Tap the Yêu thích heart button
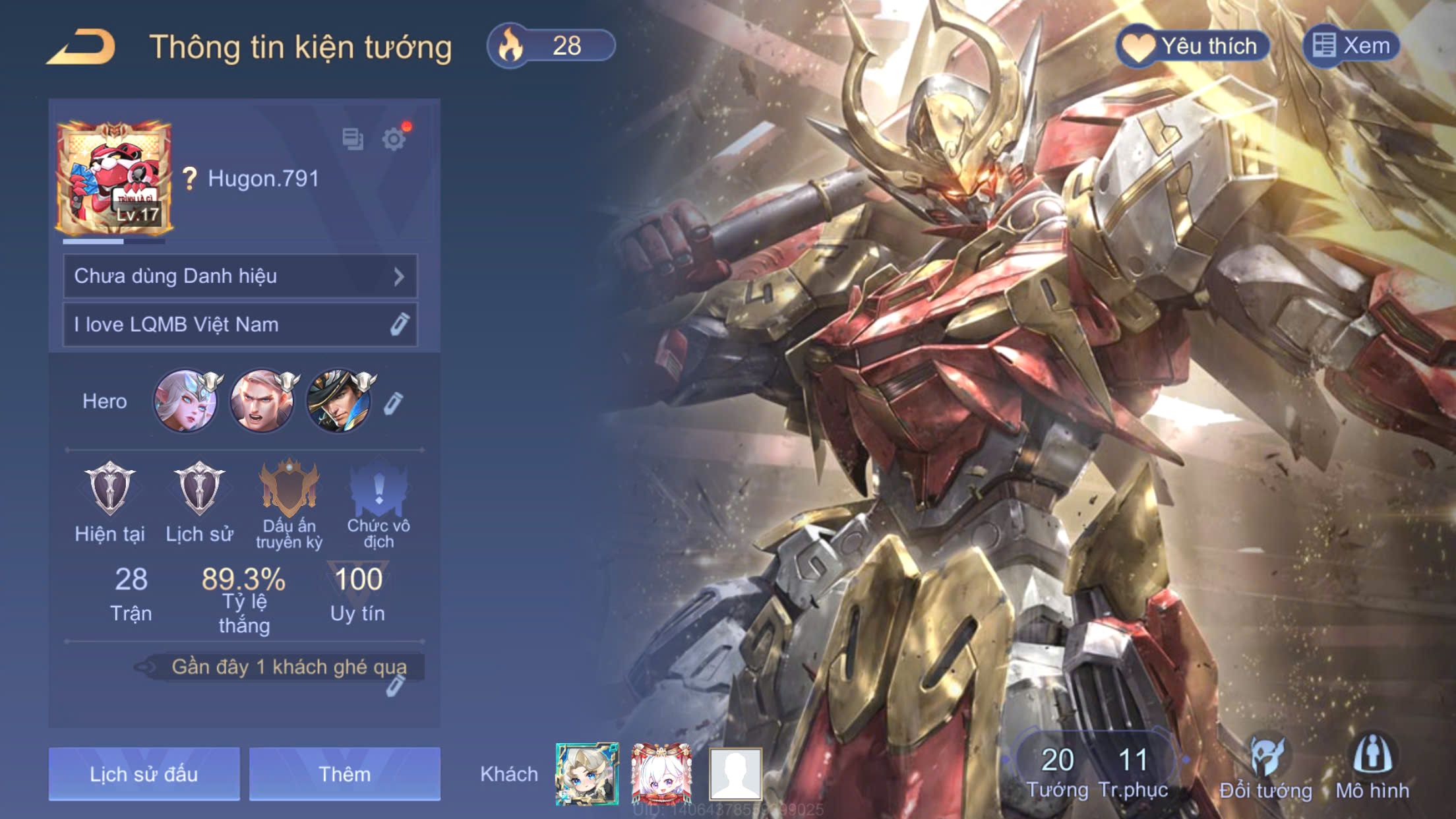1456x819 pixels. tap(1193, 46)
